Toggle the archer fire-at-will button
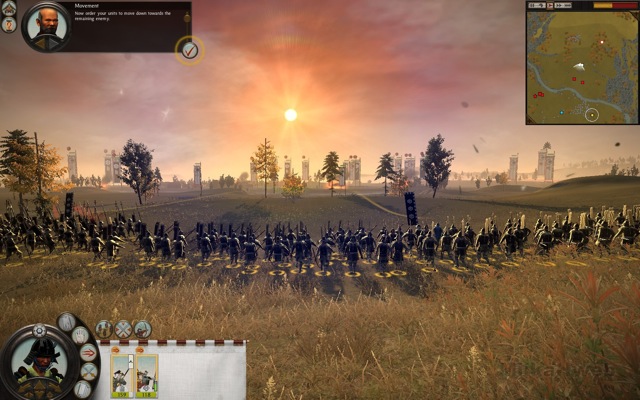Image resolution: width=640 pixels, height=400 pixels. coord(143,329)
